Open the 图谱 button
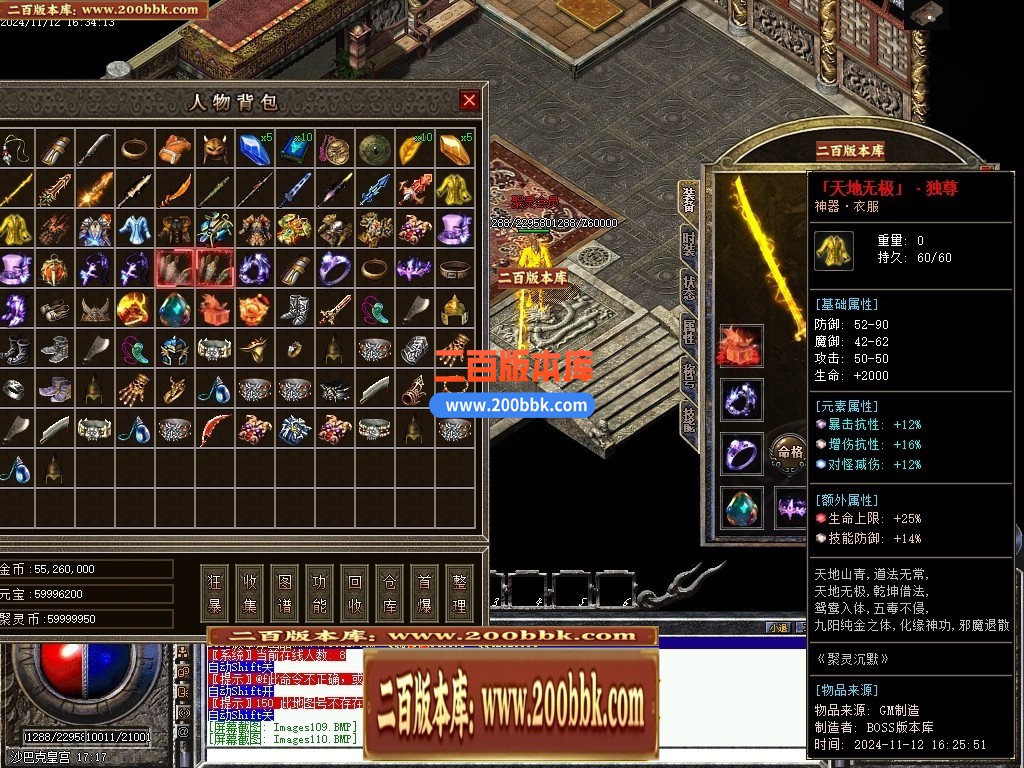The height and width of the screenshot is (768, 1024). tap(285, 593)
